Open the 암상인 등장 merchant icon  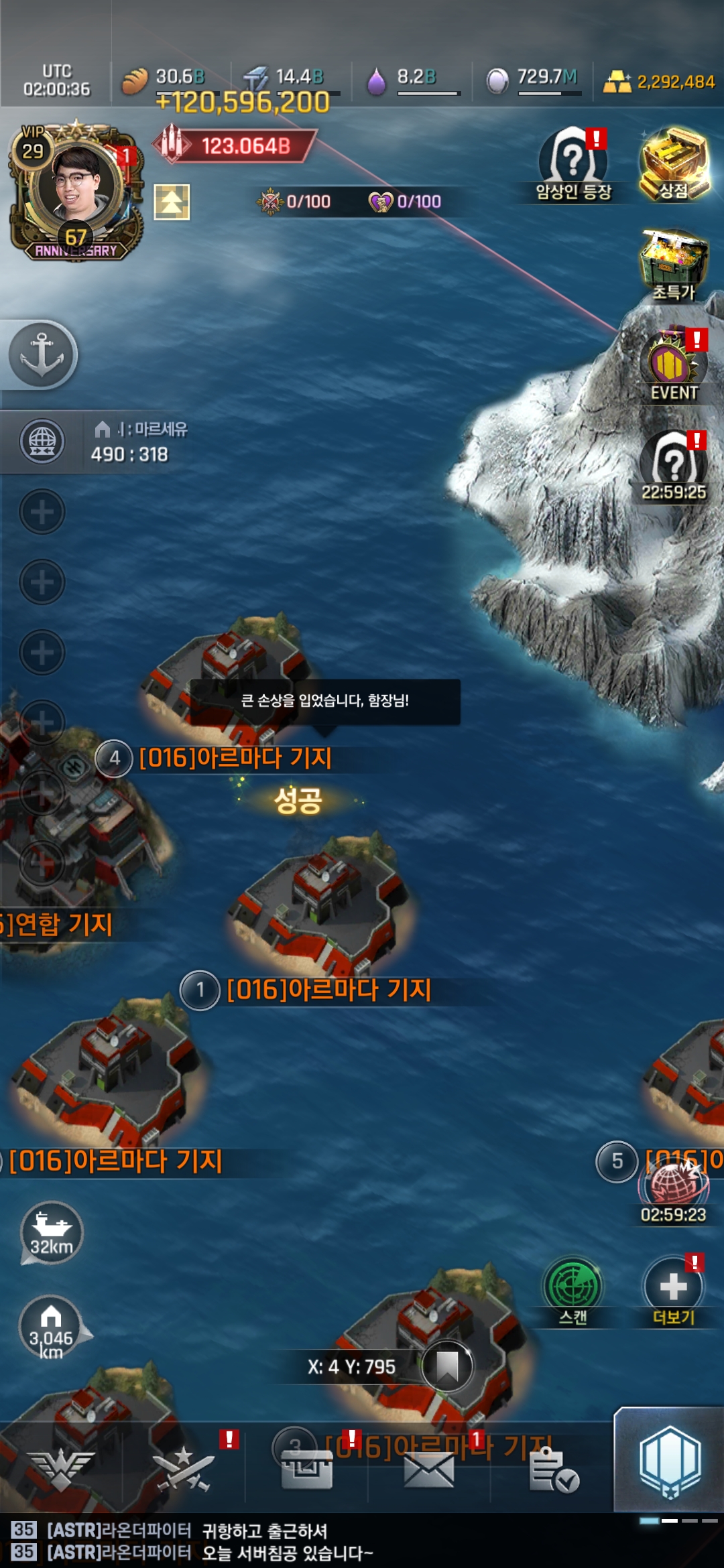point(573,164)
